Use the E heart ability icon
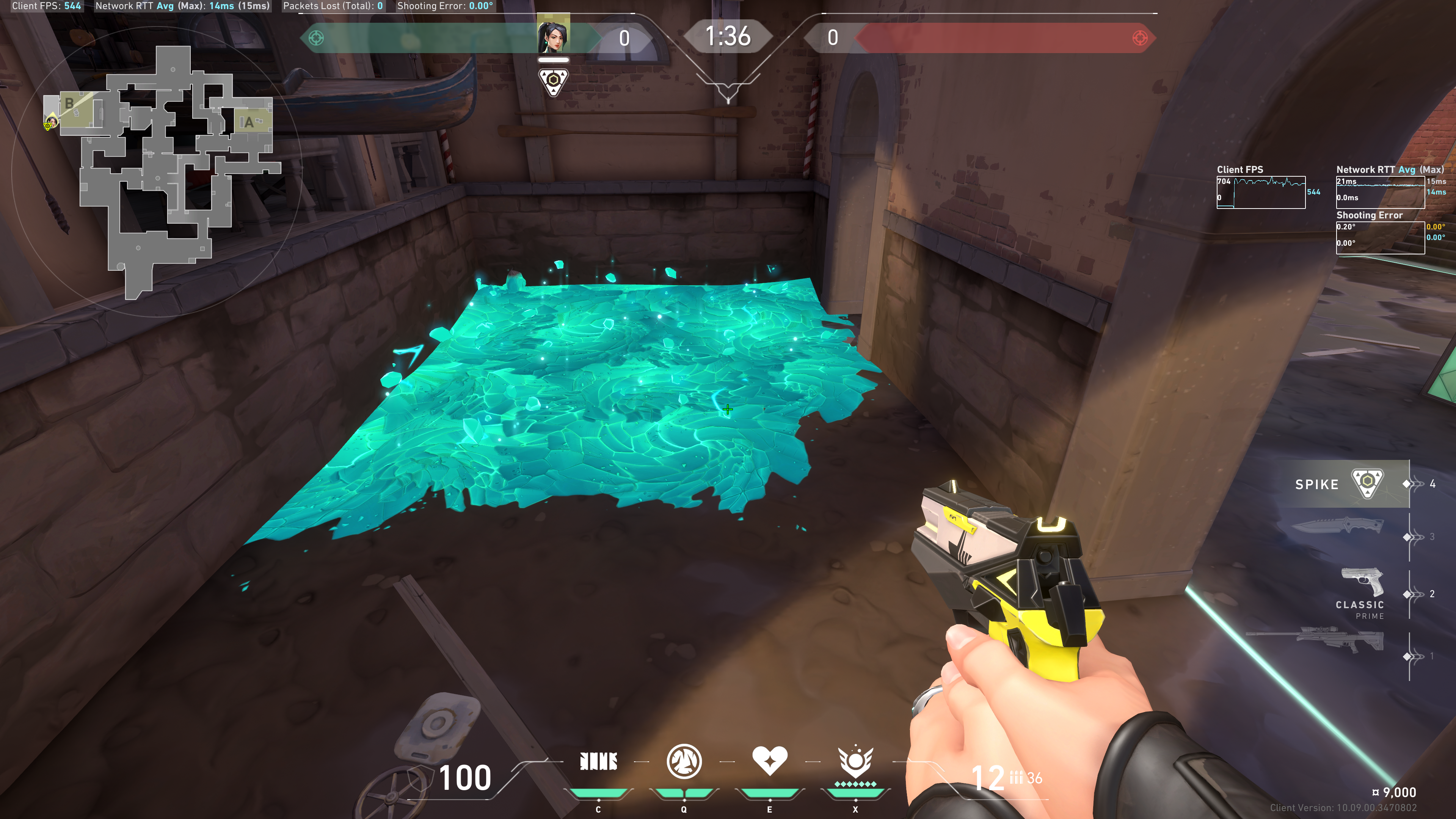Image resolution: width=1456 pixels, height=819 pixels. click(769, 760)
